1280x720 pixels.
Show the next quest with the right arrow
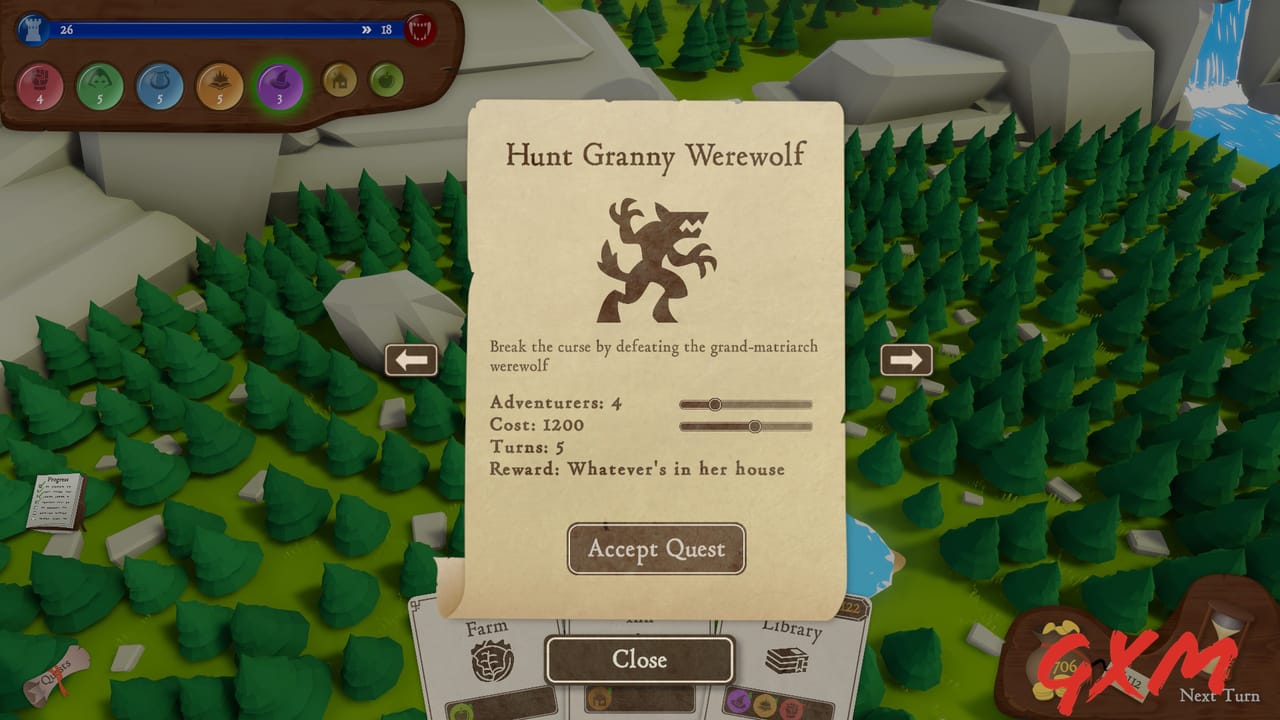908,360
